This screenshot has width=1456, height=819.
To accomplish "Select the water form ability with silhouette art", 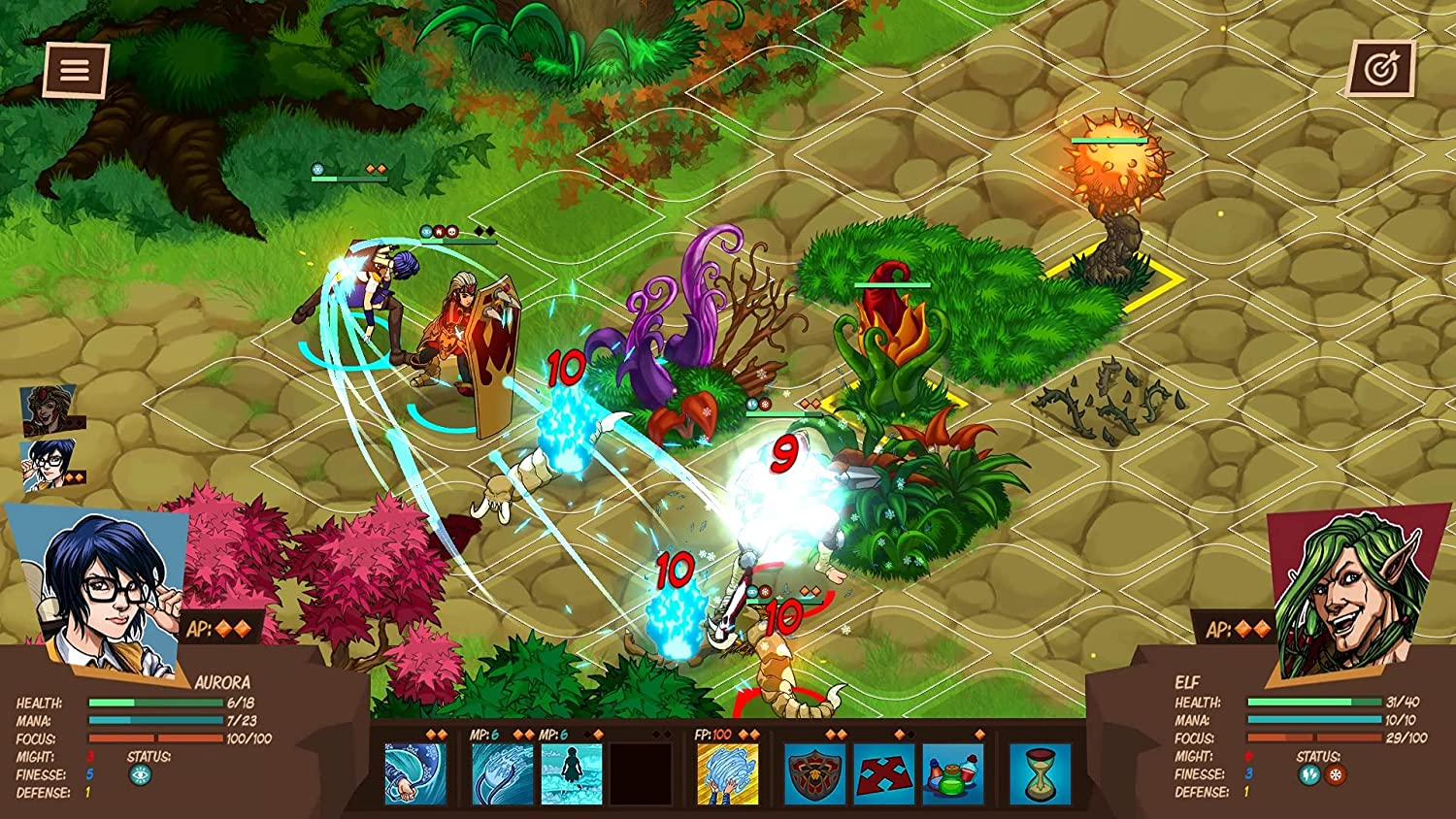I will tap(570, 774).
